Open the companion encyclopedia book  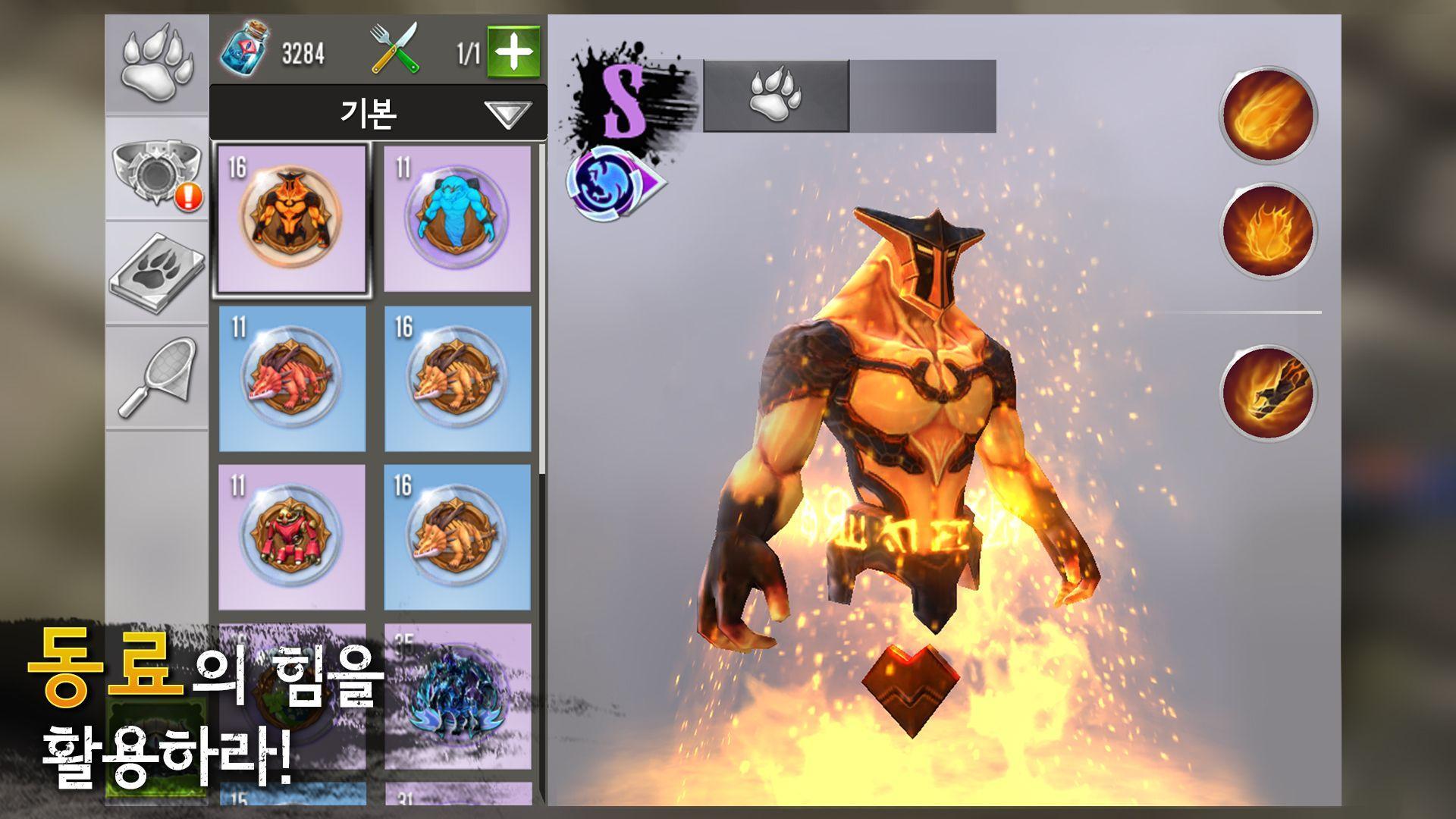(157, 273)
